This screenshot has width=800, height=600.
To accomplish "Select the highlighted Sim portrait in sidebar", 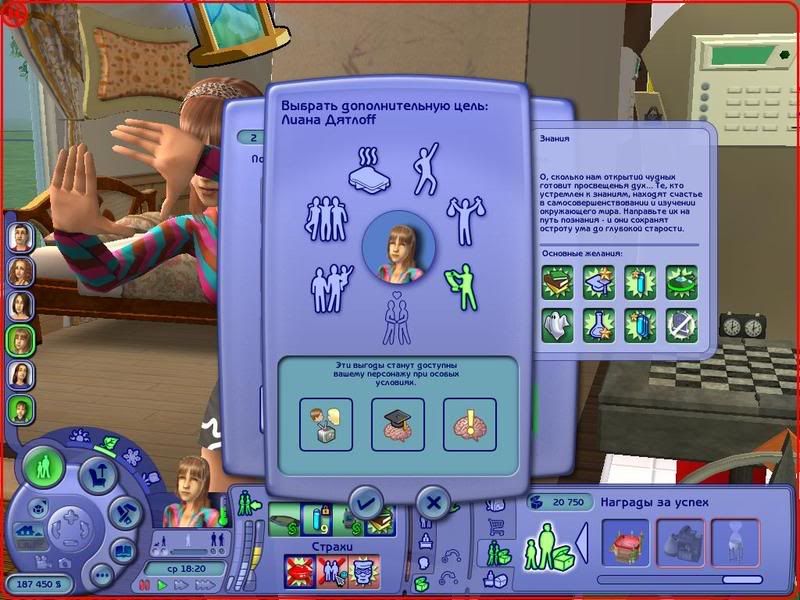I will 21,340.
